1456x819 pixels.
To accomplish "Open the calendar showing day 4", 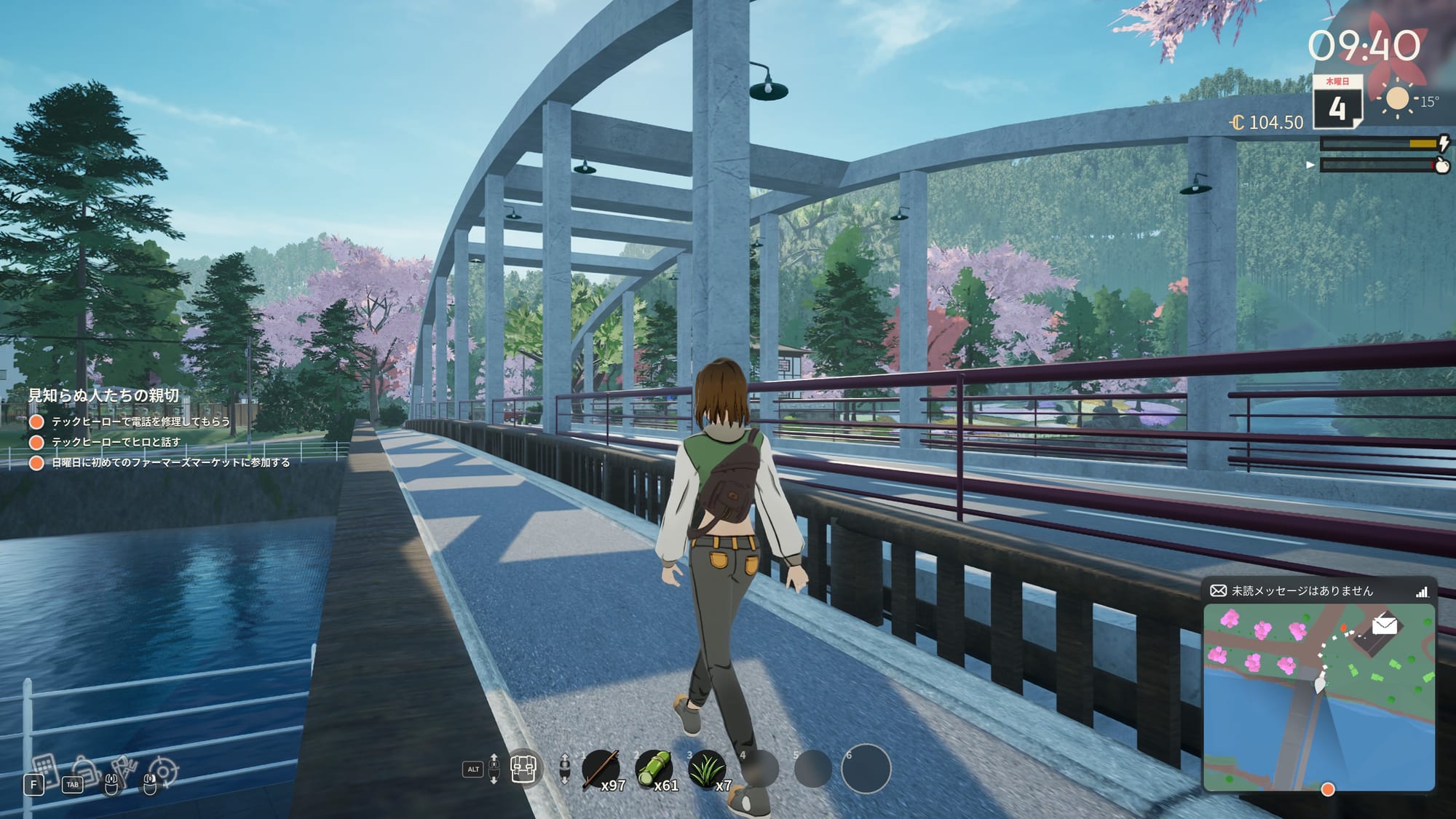I will [x=1337, y=102].
